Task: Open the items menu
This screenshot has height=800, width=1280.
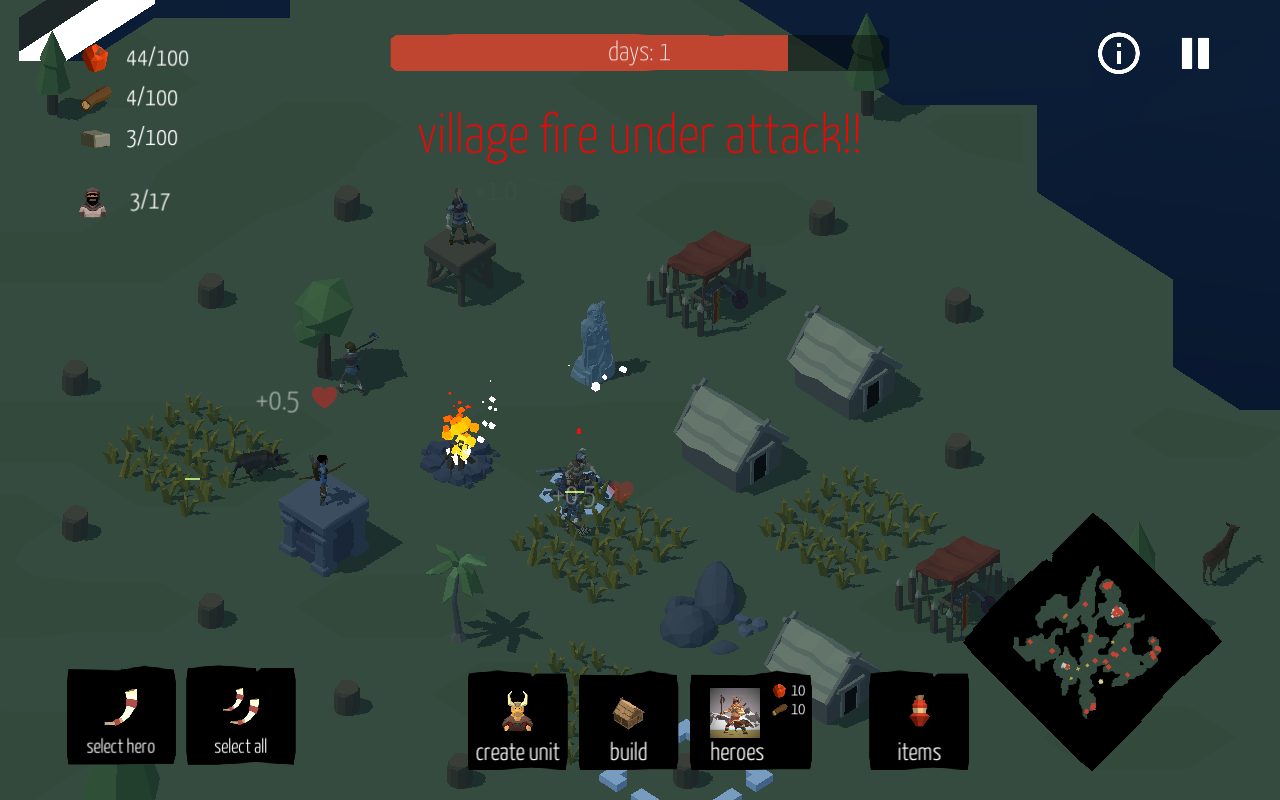Action: coord(919,722)
